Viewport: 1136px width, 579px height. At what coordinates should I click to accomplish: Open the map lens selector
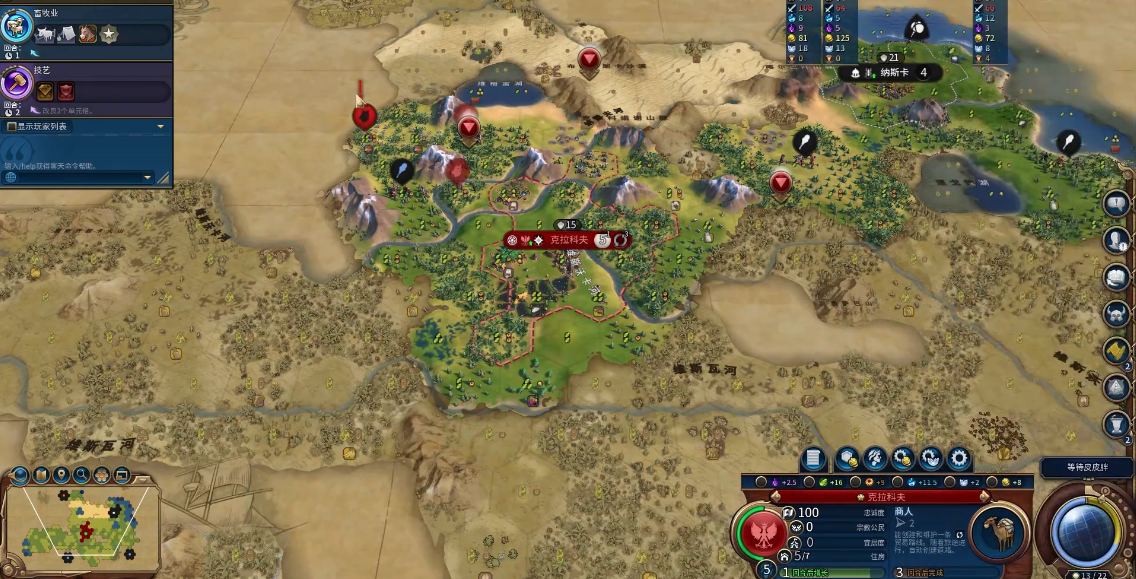click(x=20, y=474)
